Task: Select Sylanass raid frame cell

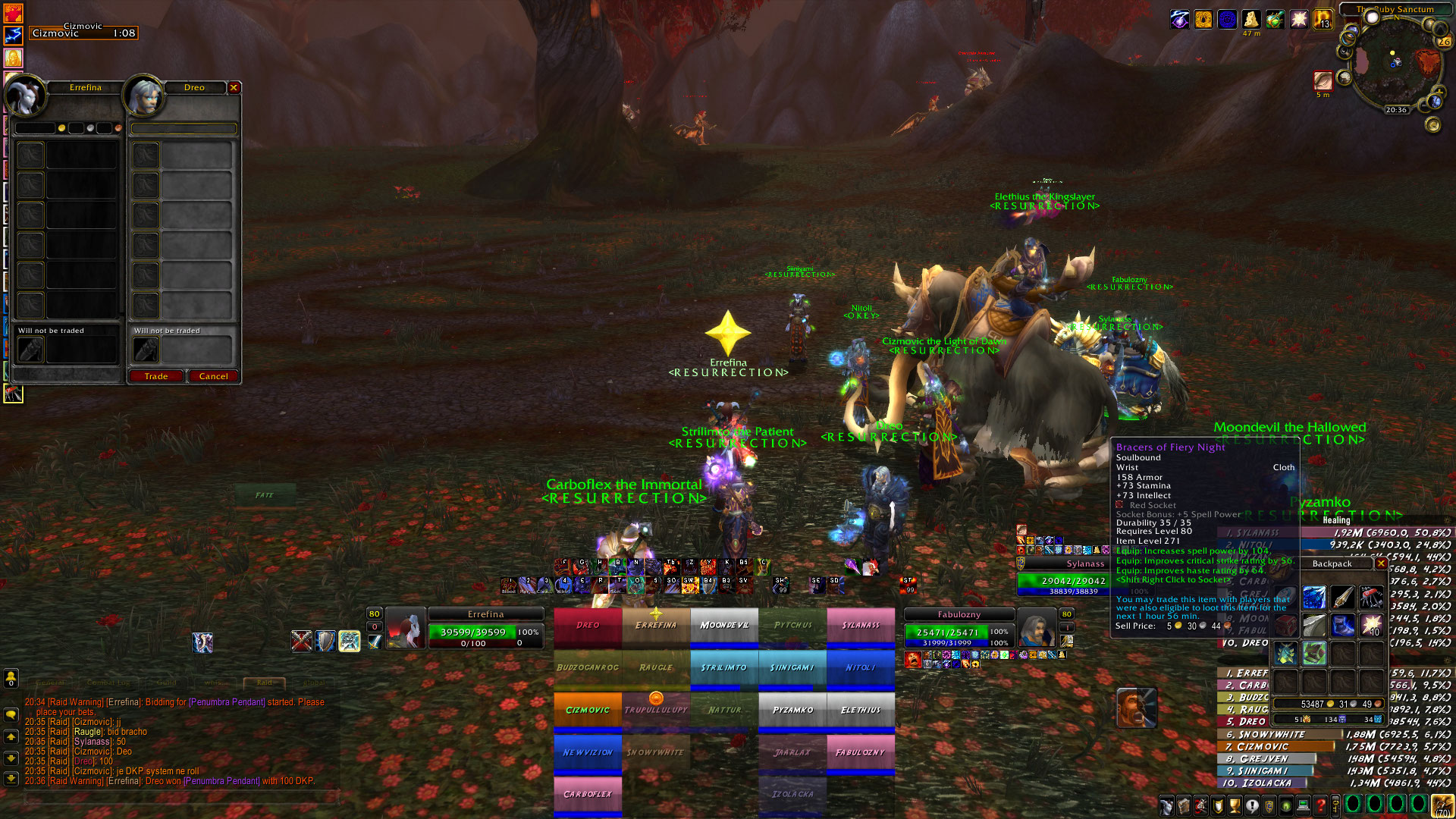Action: pos(861,626)
